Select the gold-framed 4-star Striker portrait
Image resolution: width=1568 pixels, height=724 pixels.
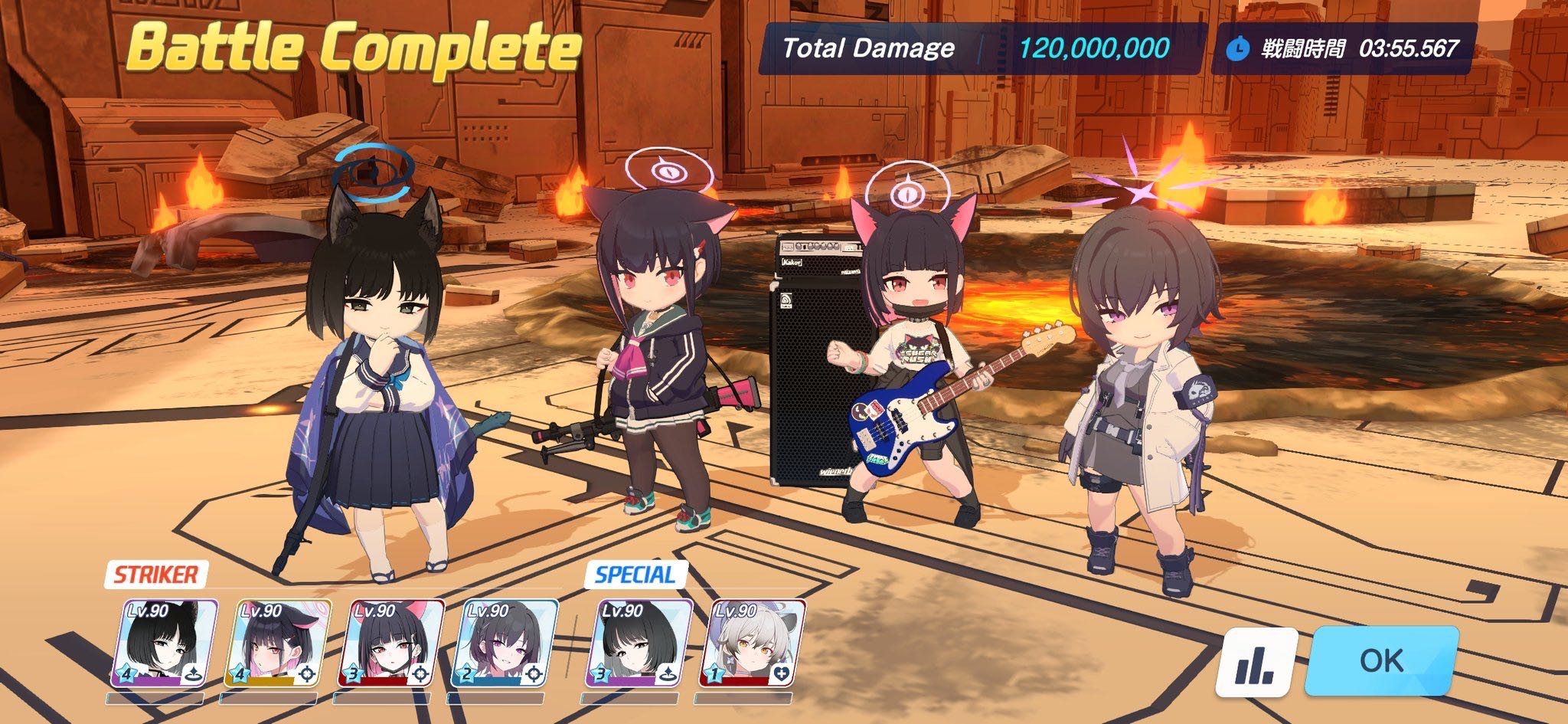[x=278, y=644]
